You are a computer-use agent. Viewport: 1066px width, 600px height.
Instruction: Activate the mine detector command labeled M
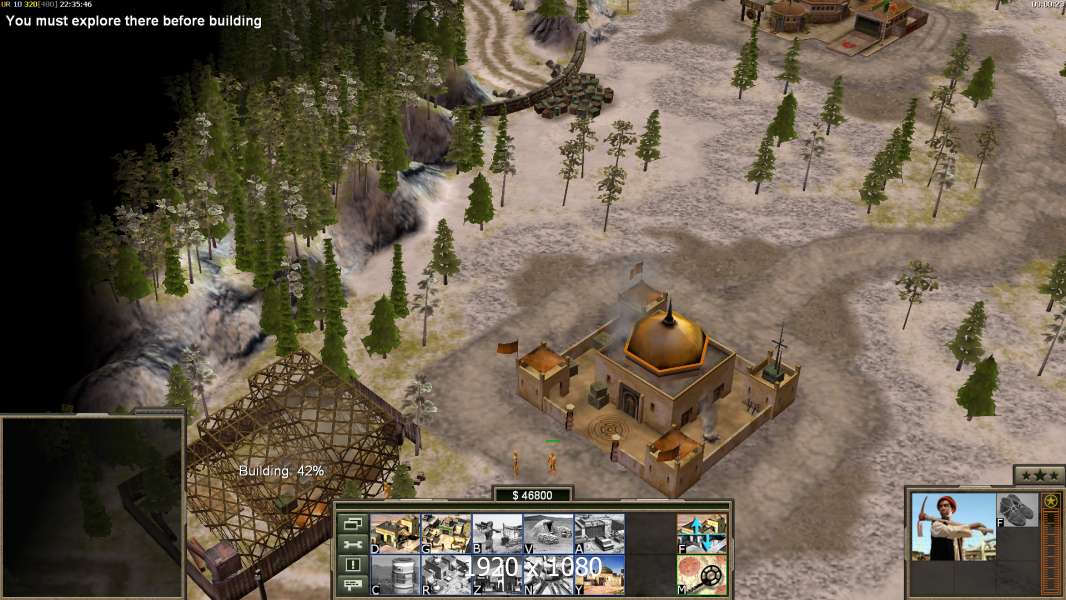tap(701, 574)
